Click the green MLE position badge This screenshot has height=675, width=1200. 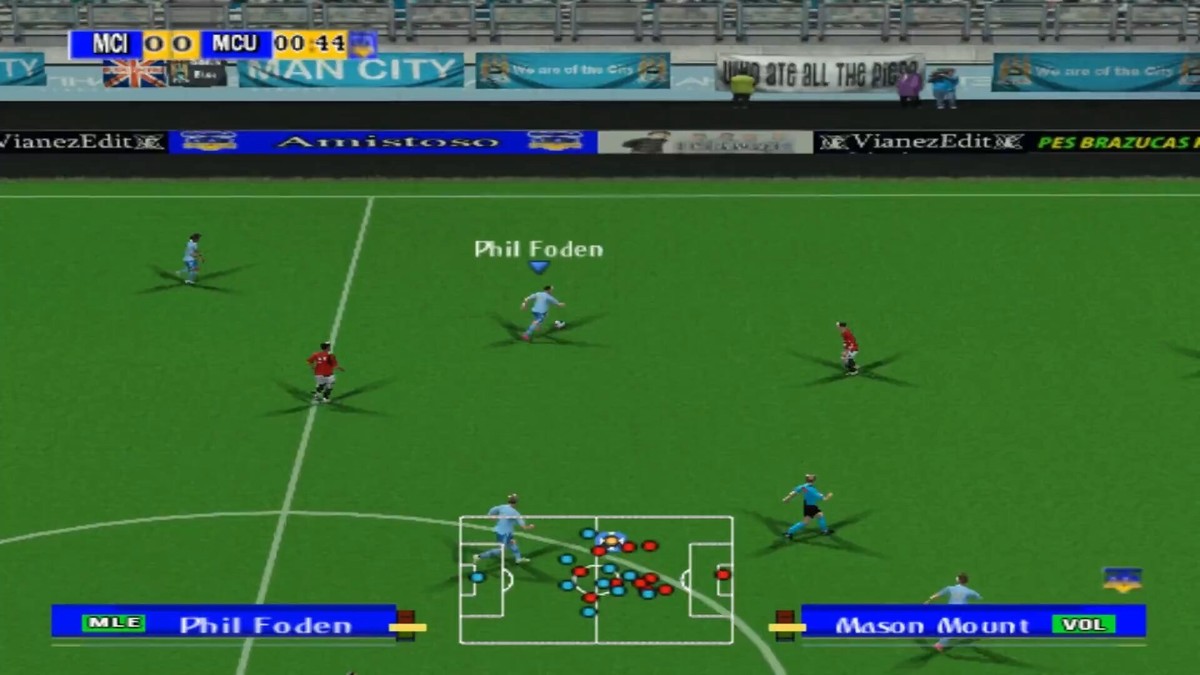pos(113,623)
